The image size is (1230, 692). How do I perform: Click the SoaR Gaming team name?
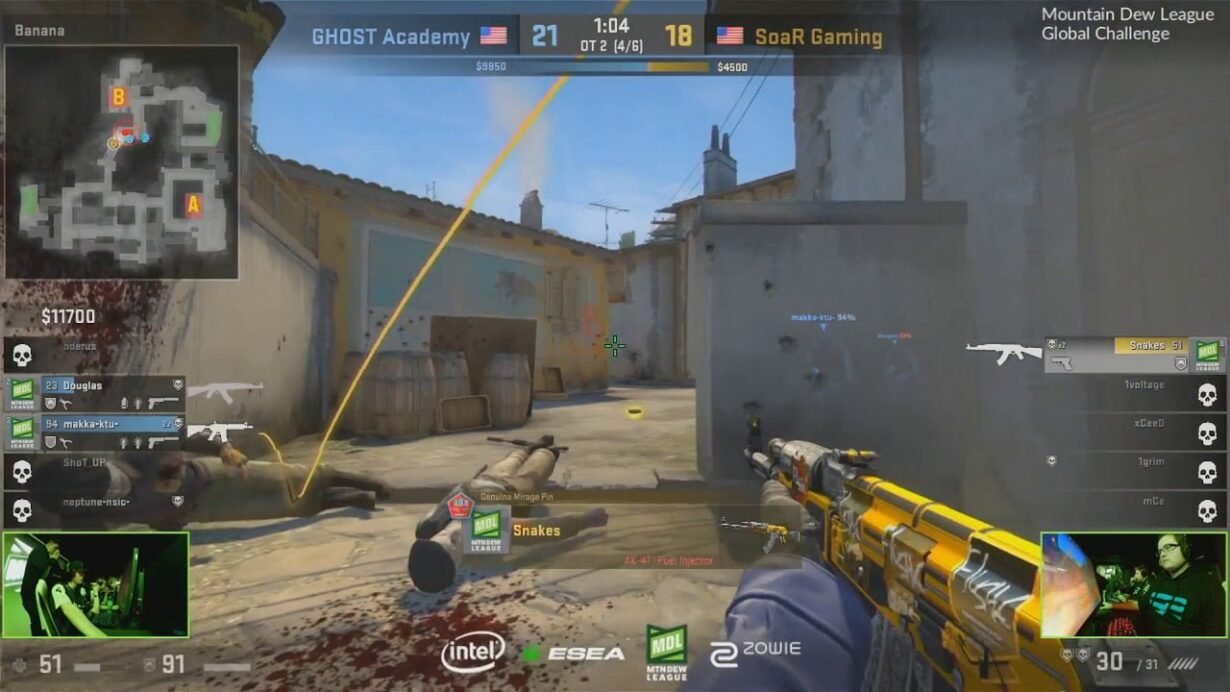pyautogui.click(x=818, y=38)
